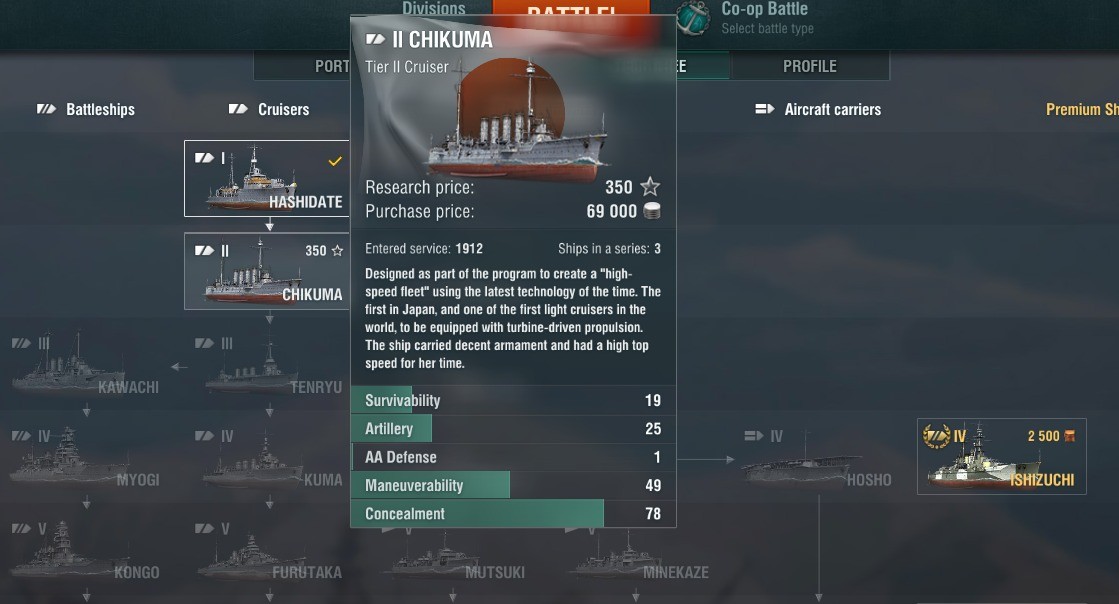Select the Myogi battleship tile

pos(86,458)
